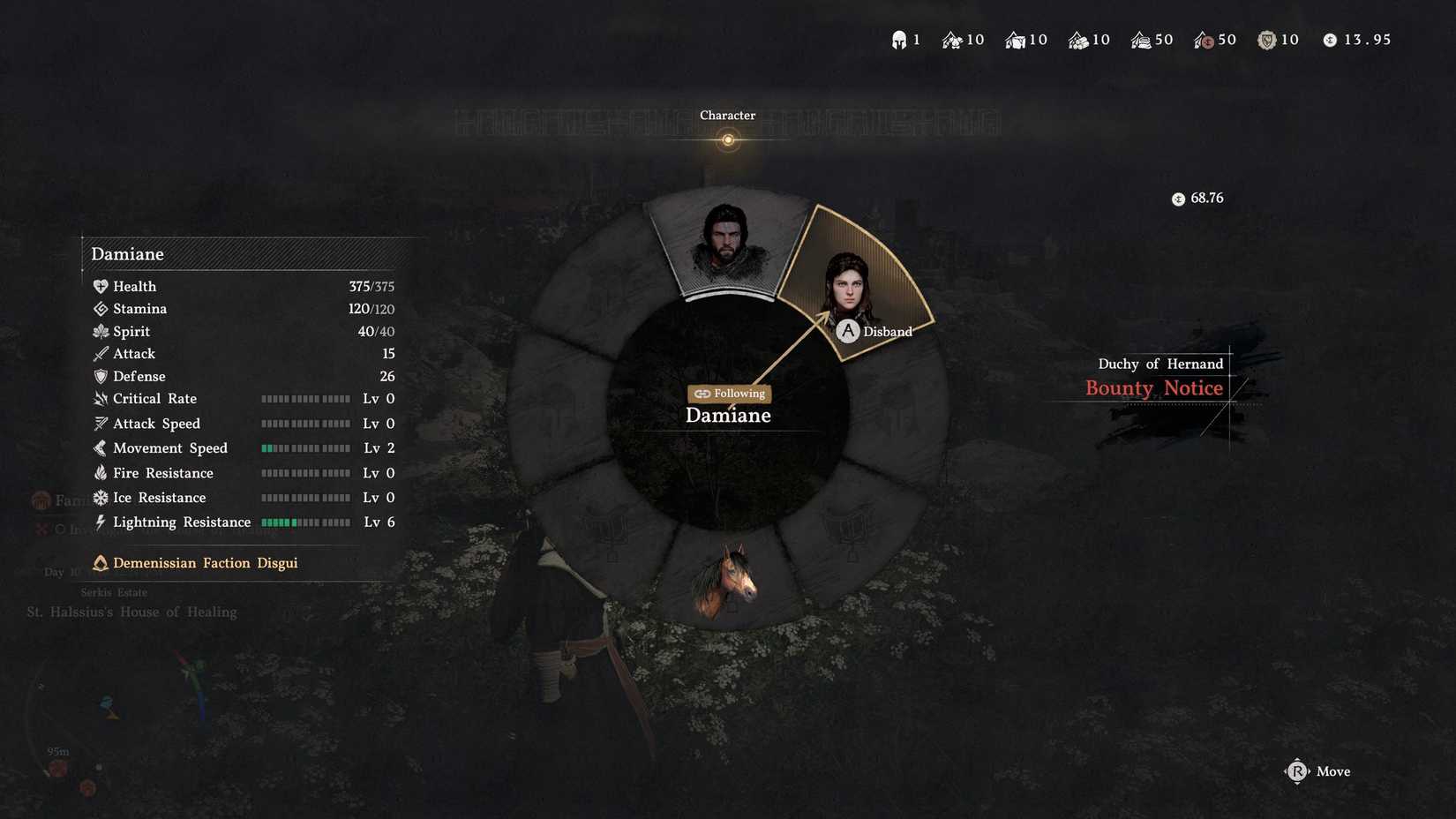Select the helmet troop count icon
Screen dimensions: 1456x819
pos(899,39)
